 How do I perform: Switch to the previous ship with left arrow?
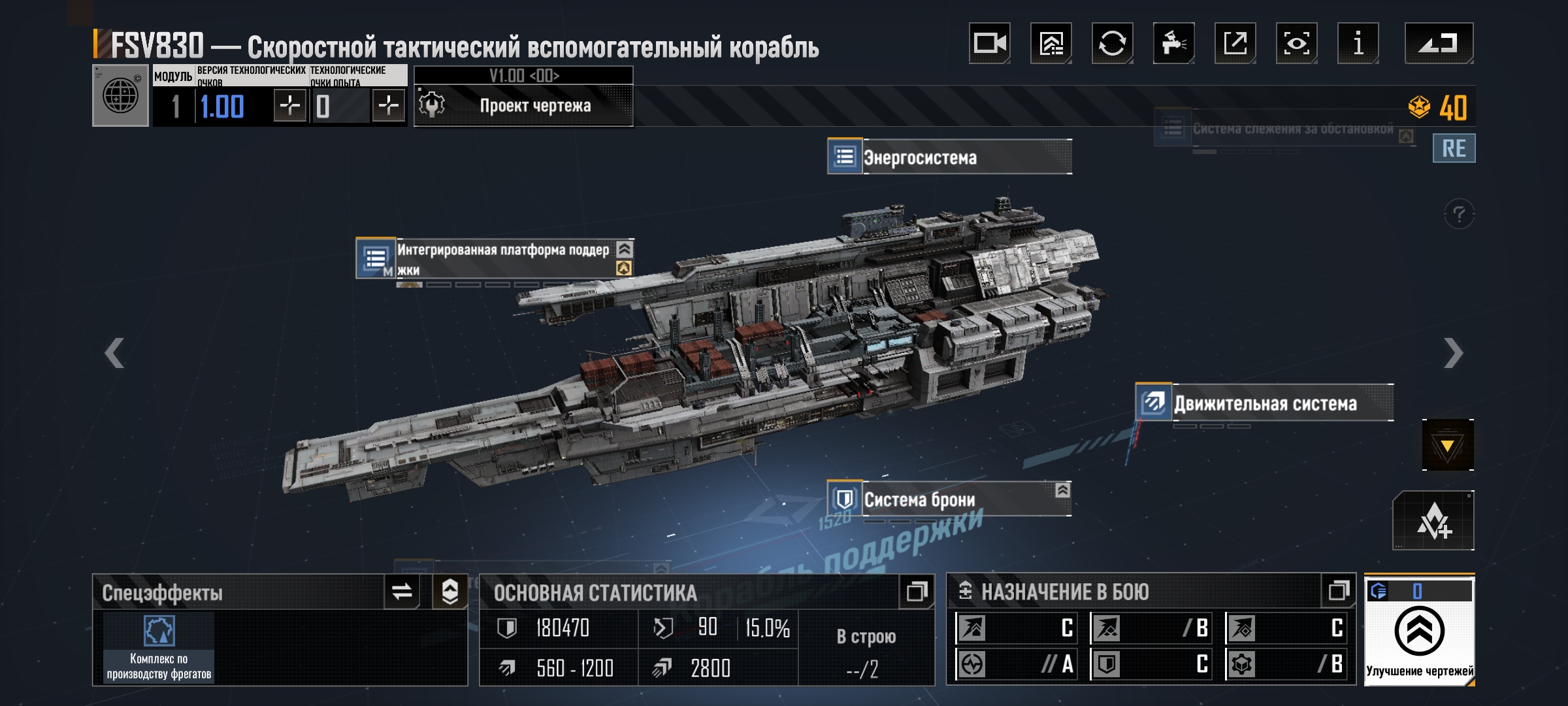click(x=115, y=353)
